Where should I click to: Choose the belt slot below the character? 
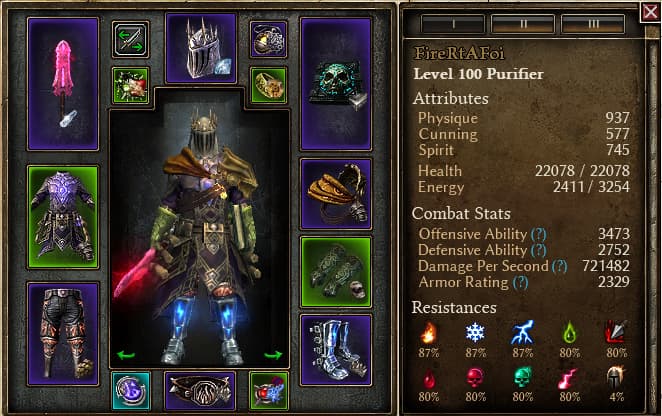[201, 391]
